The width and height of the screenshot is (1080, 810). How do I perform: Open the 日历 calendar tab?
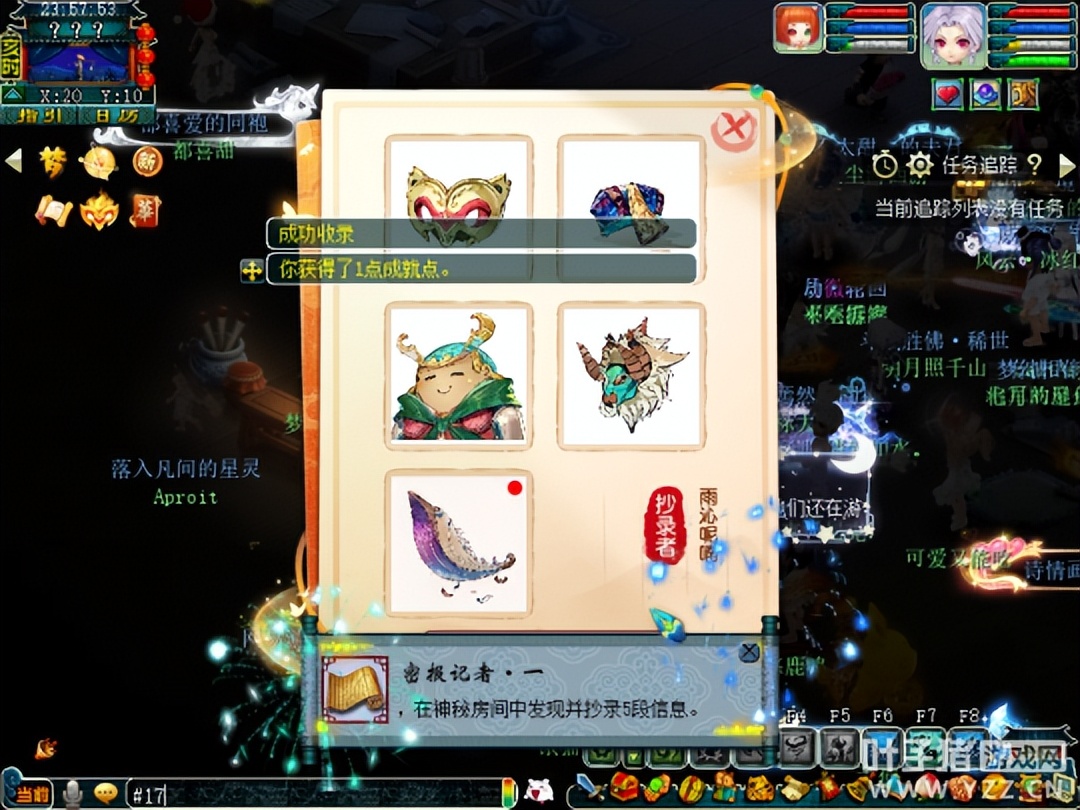[x=117, y=116]
